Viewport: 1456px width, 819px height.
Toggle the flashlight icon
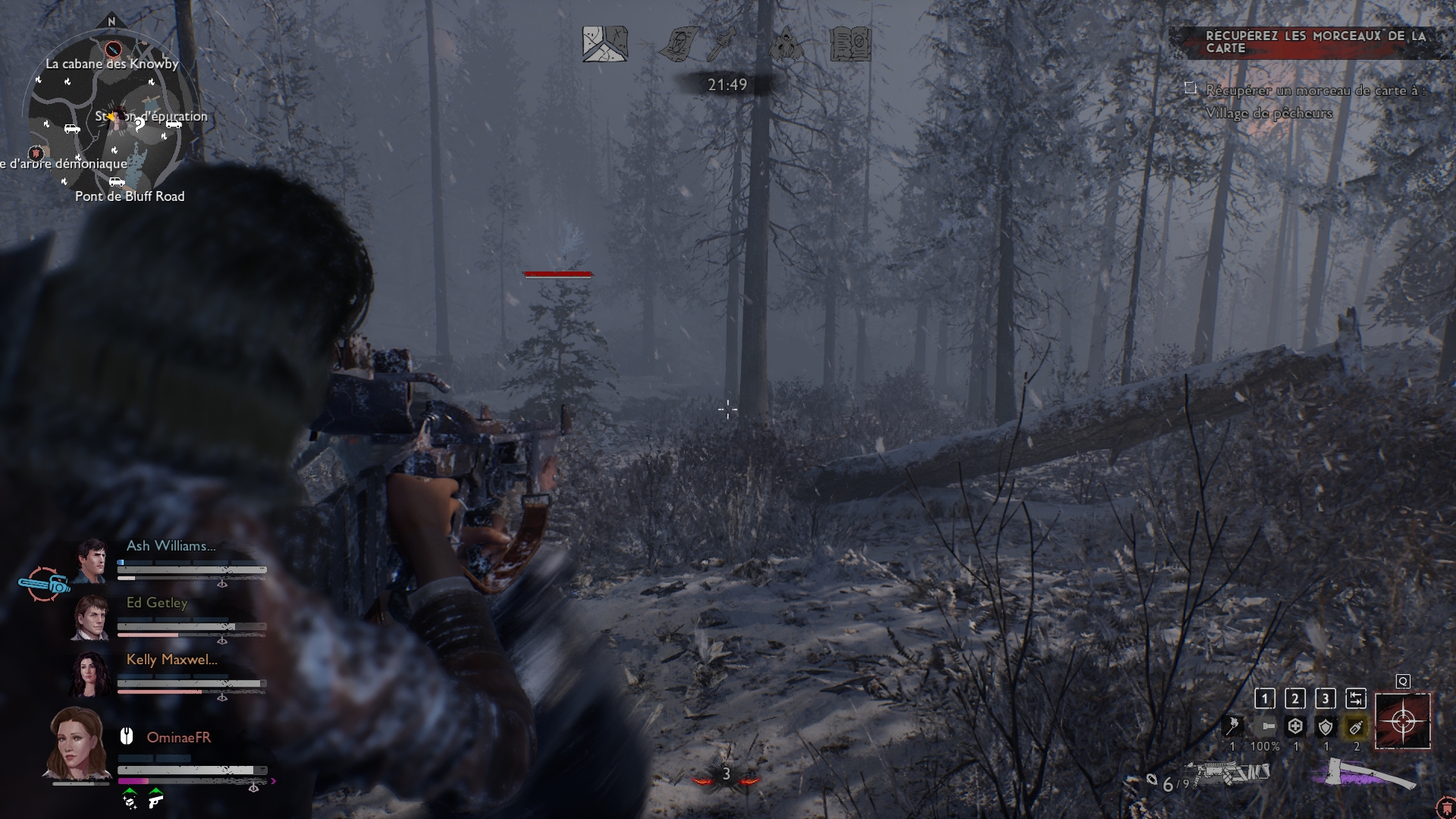pyautogui.click(x=1265, y=726)
